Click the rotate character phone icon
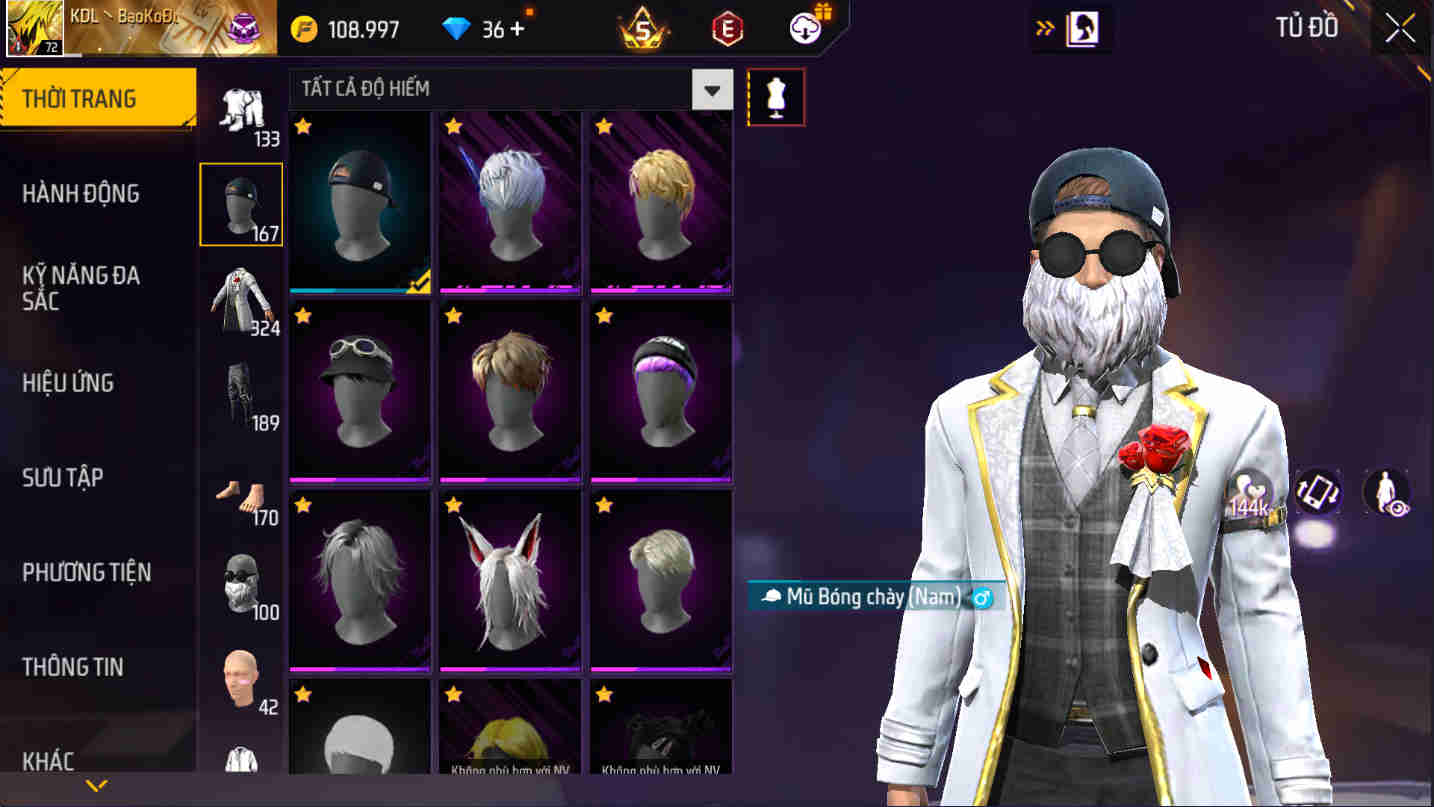 (1318, 491)
